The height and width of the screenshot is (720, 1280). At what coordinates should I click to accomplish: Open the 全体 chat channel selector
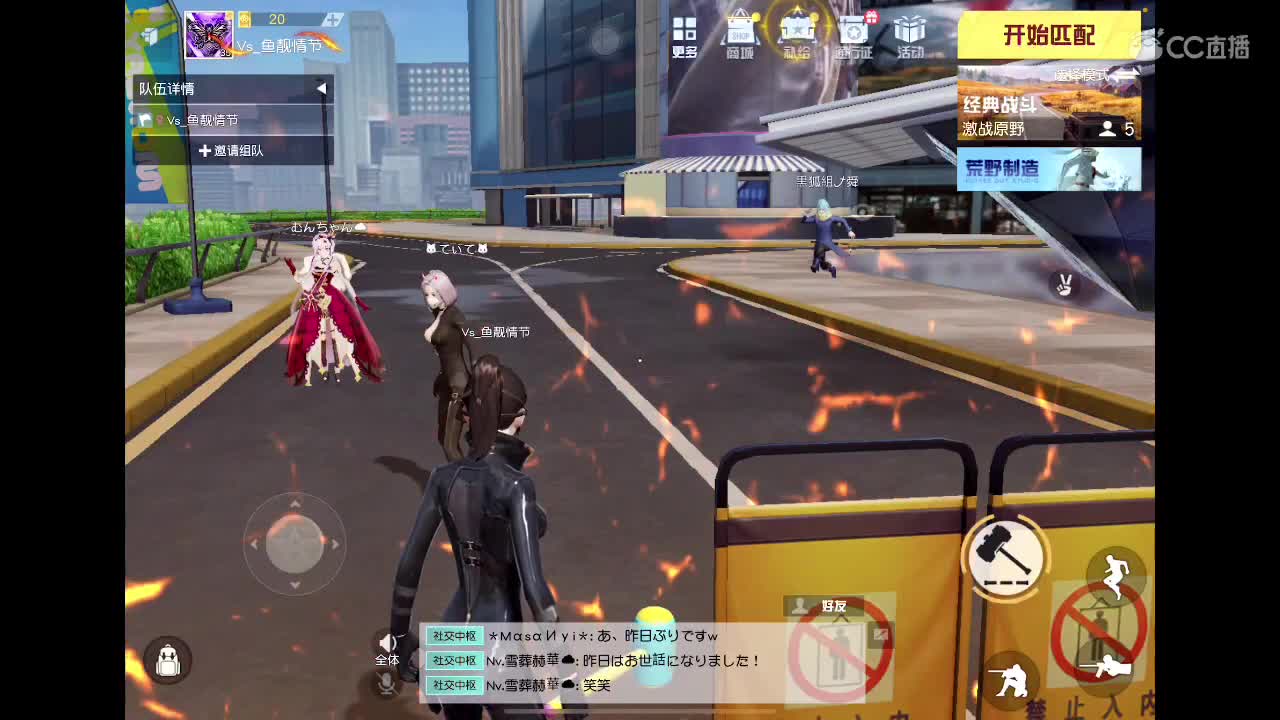[388, 660]
